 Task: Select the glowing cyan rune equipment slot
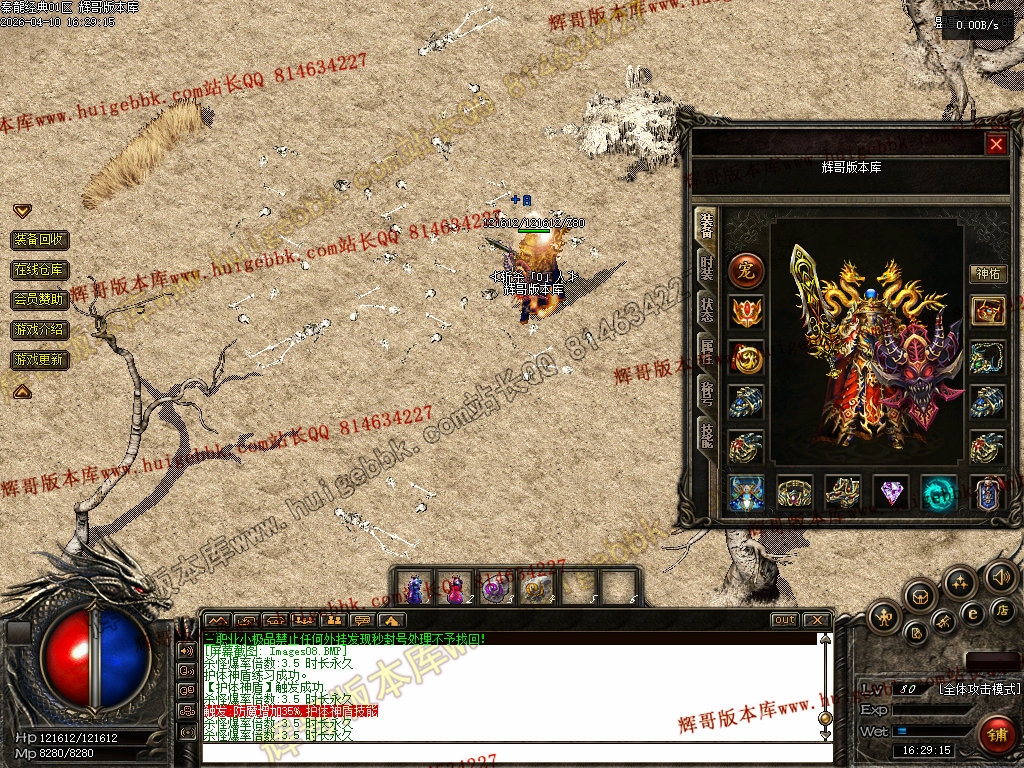939,492
